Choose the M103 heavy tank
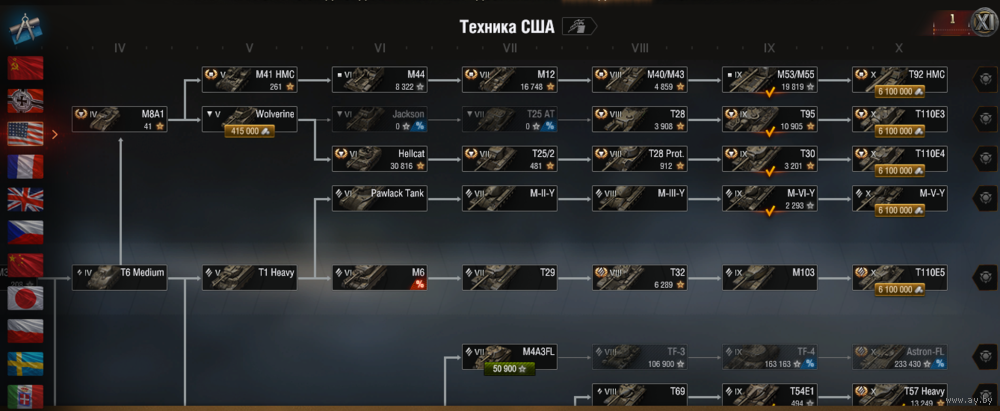The width and height of the screenshot is (1000, 411). coord(770,276)
